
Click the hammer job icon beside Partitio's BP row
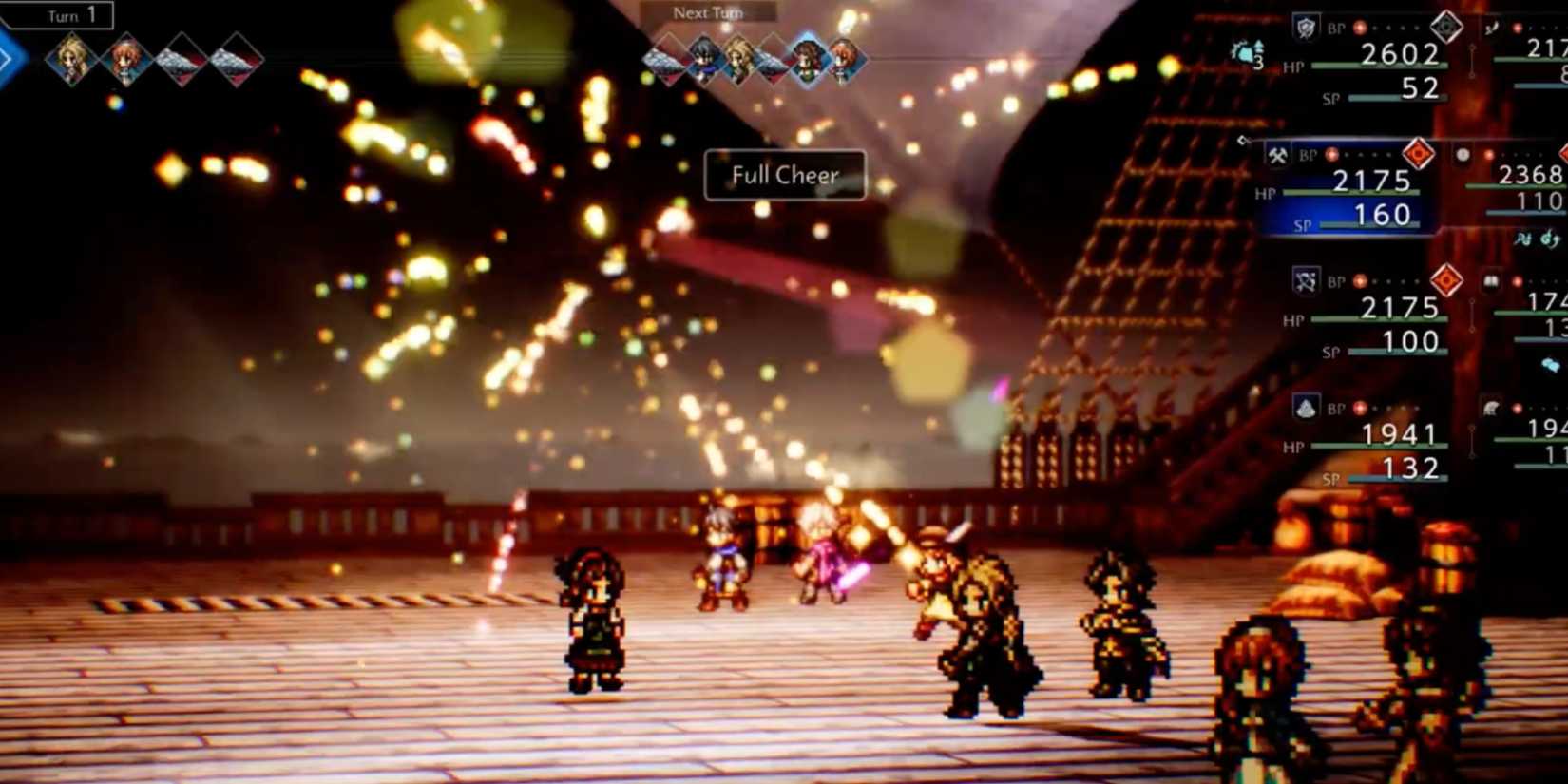click(1277, 157)
